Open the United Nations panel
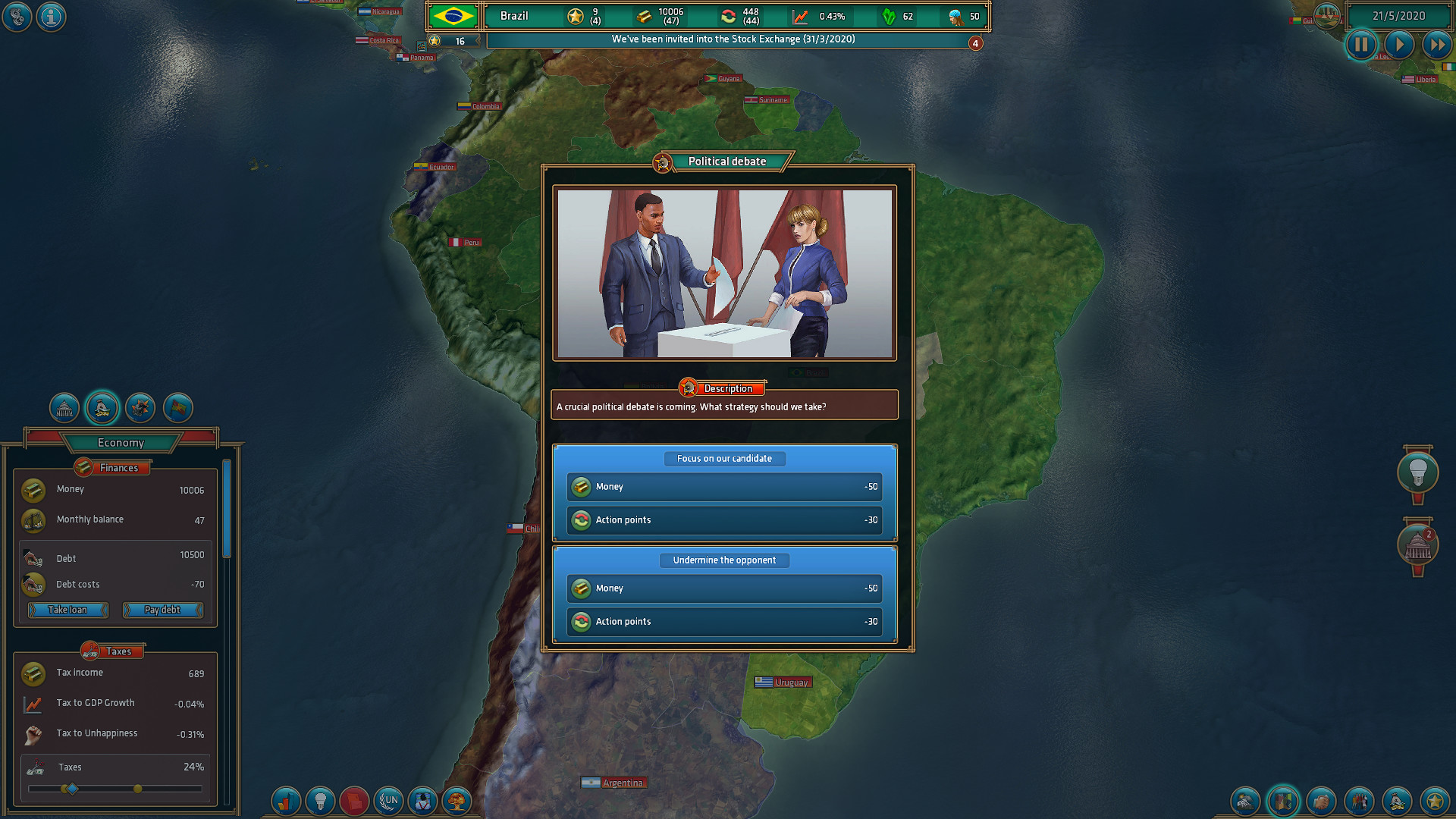The height and width of the screenshot is (819, 1456). (388, 801)
